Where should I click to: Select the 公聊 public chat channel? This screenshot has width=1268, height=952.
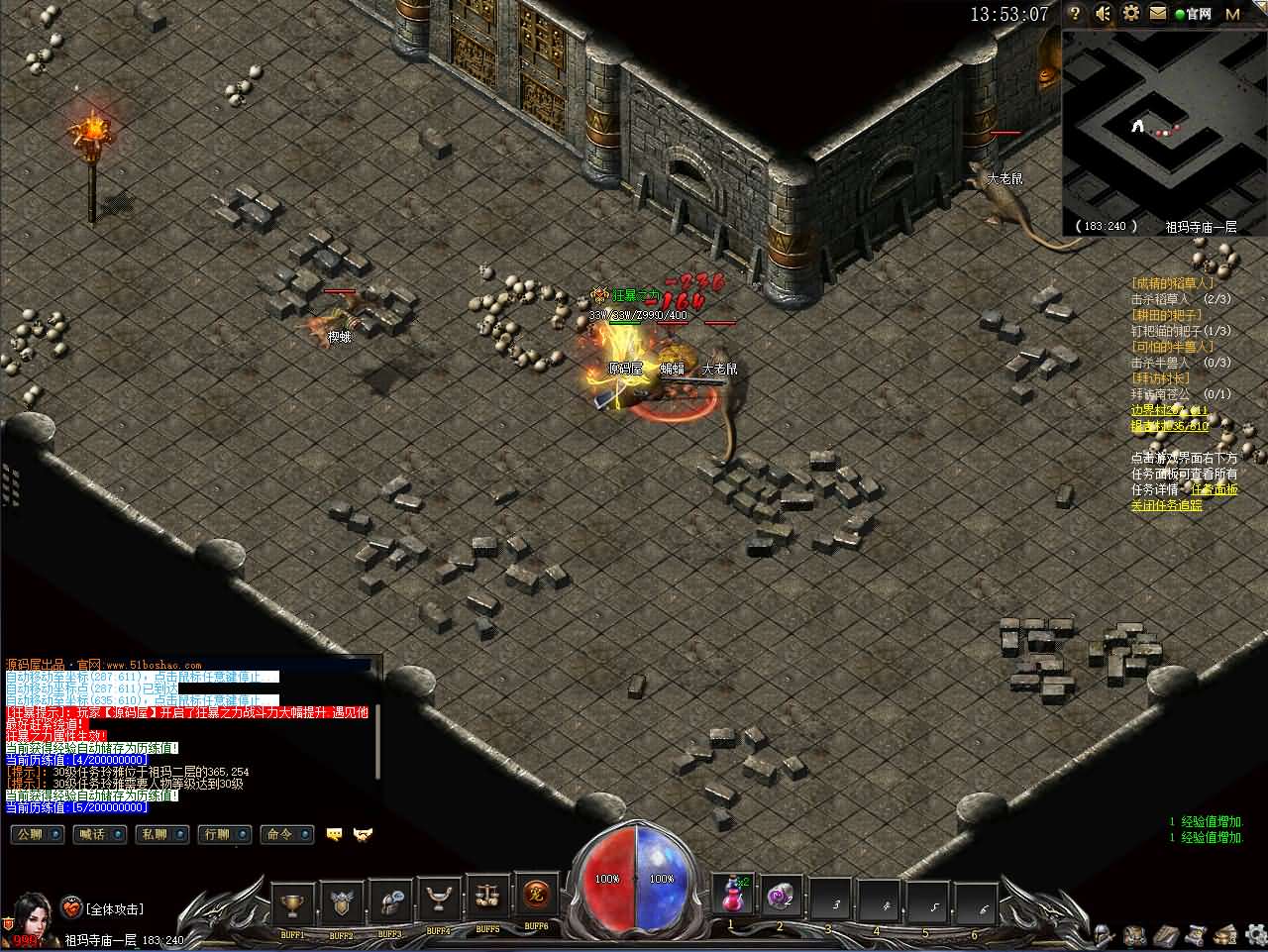click(x=37, y=834)
